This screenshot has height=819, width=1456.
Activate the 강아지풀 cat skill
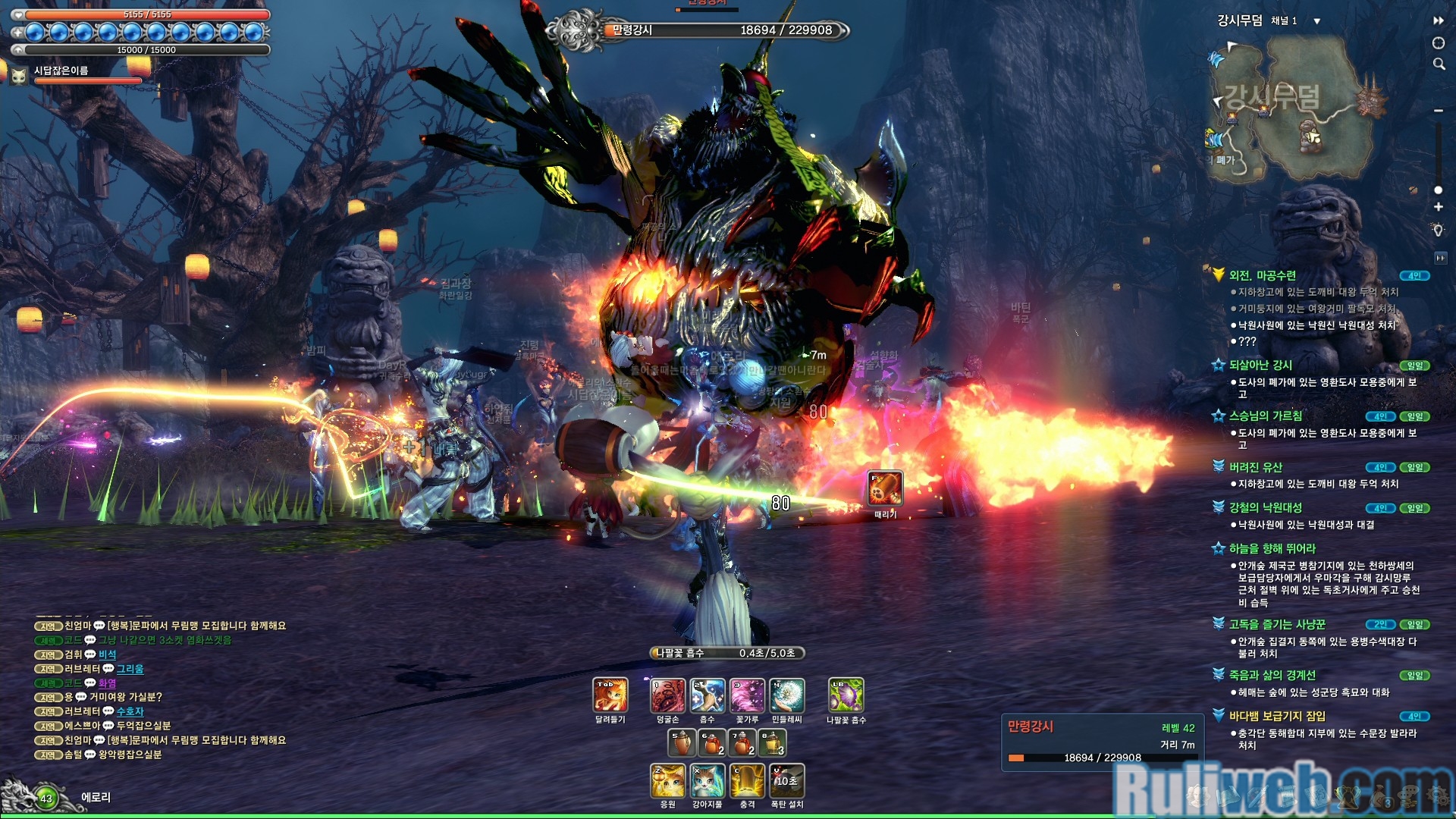click(708, 781)
